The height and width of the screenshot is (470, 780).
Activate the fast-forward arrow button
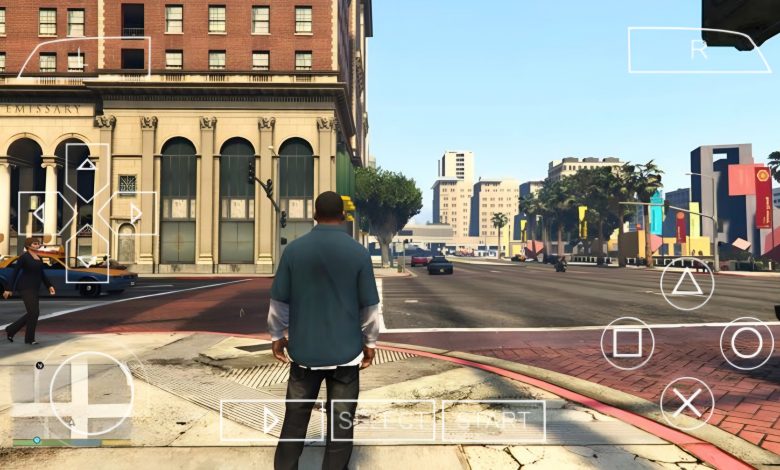273,421
